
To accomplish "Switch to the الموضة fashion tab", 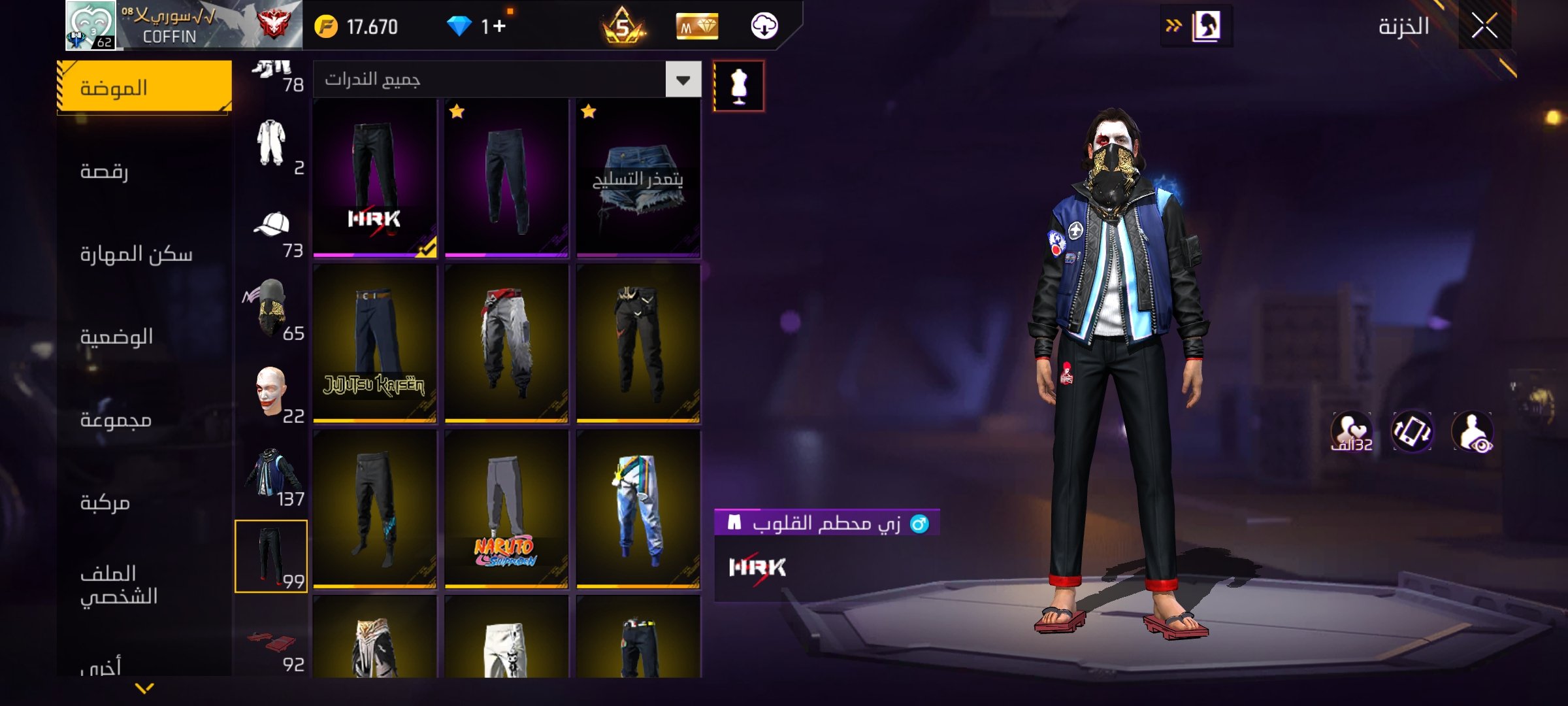I will pos(144,88).
